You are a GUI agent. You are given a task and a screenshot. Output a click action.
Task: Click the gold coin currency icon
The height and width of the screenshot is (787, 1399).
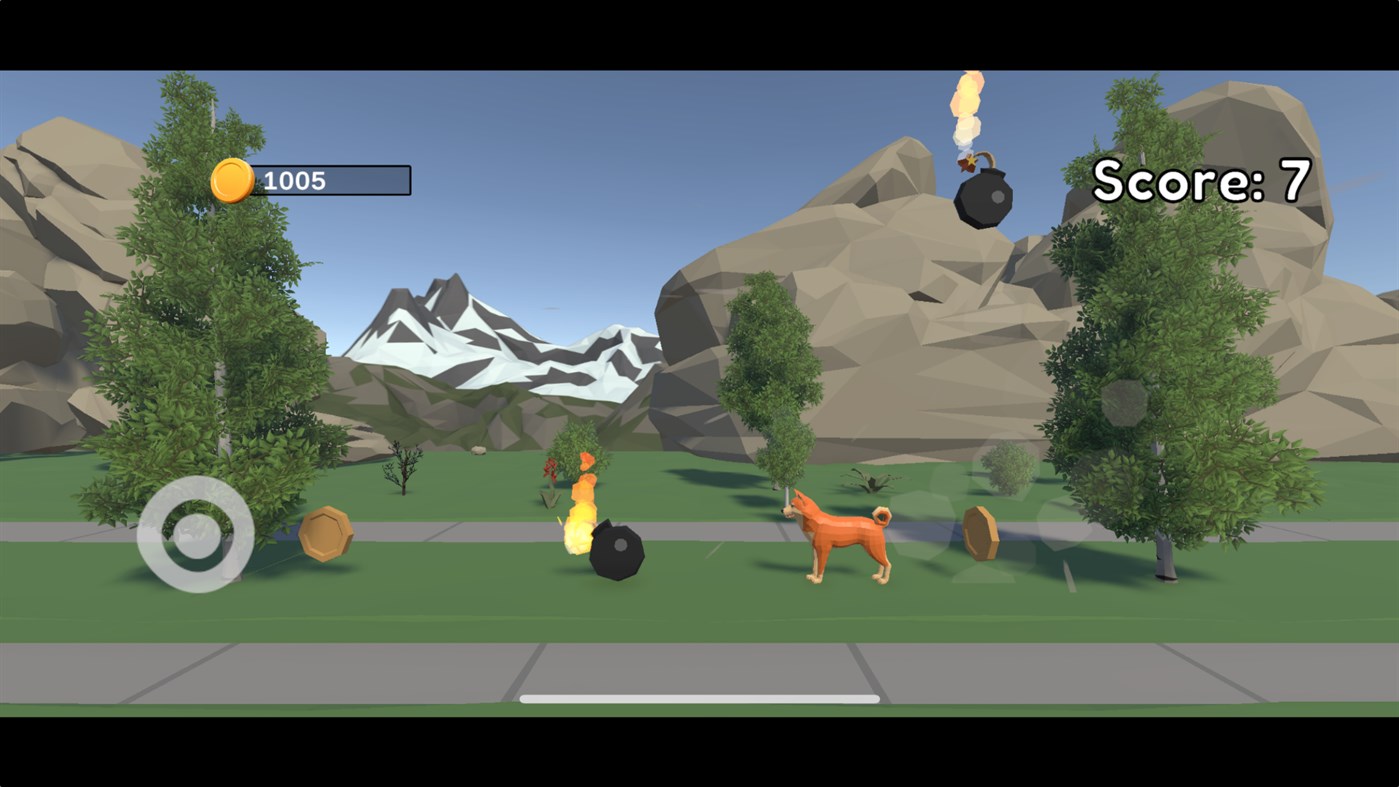tap(230, 181)
